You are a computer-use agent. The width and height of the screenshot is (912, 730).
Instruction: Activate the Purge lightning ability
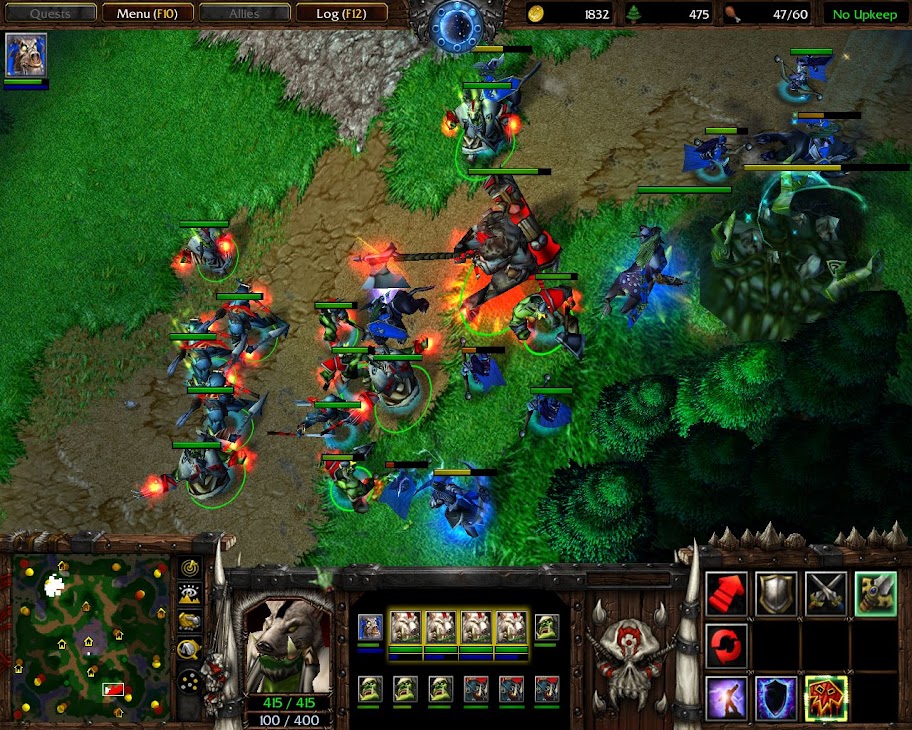(x=726, y=697)
